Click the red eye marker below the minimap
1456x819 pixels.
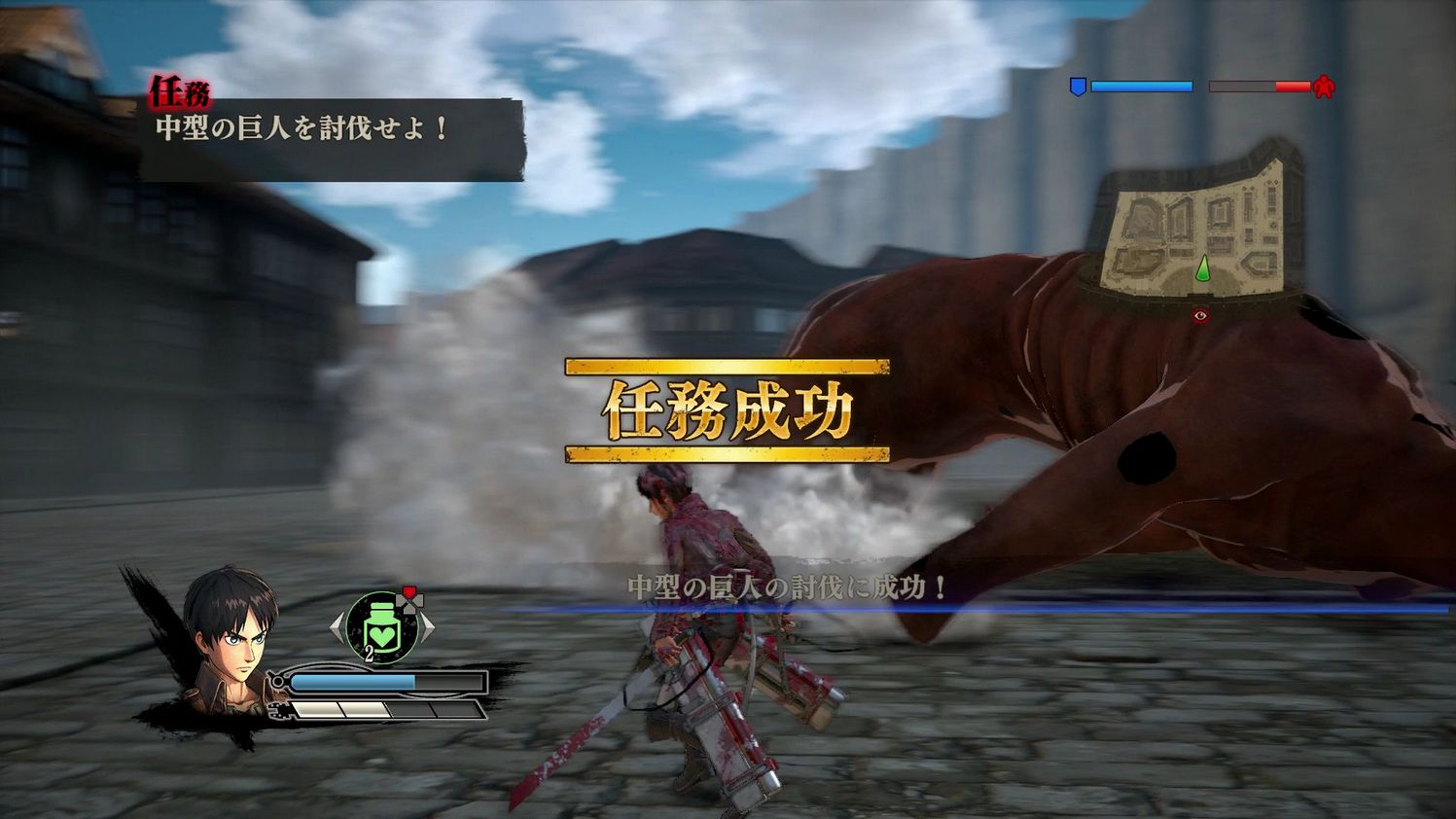pyautogui.click(x=1199, y=315)
